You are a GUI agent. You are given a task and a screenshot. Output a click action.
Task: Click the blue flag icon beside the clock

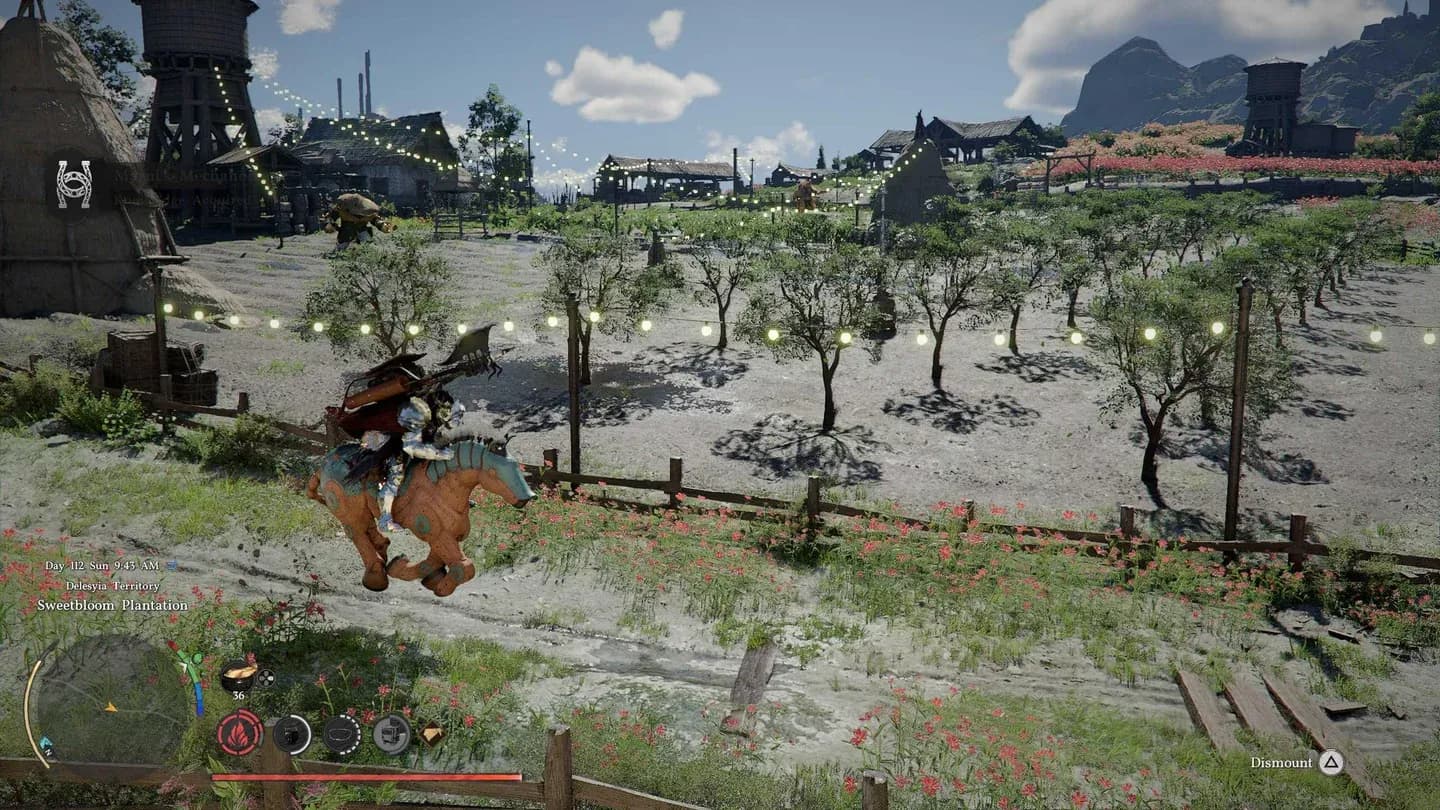pos(170,565)
